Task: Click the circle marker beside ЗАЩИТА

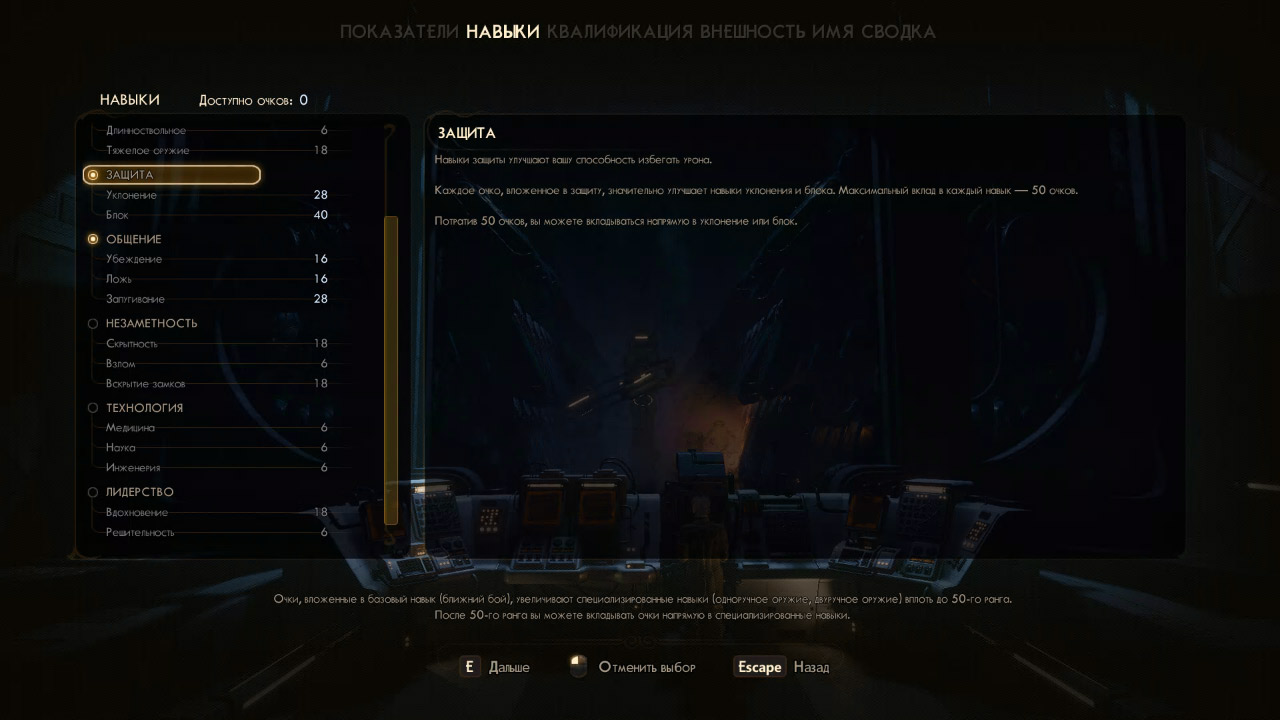Action: [x=94, y=174]
